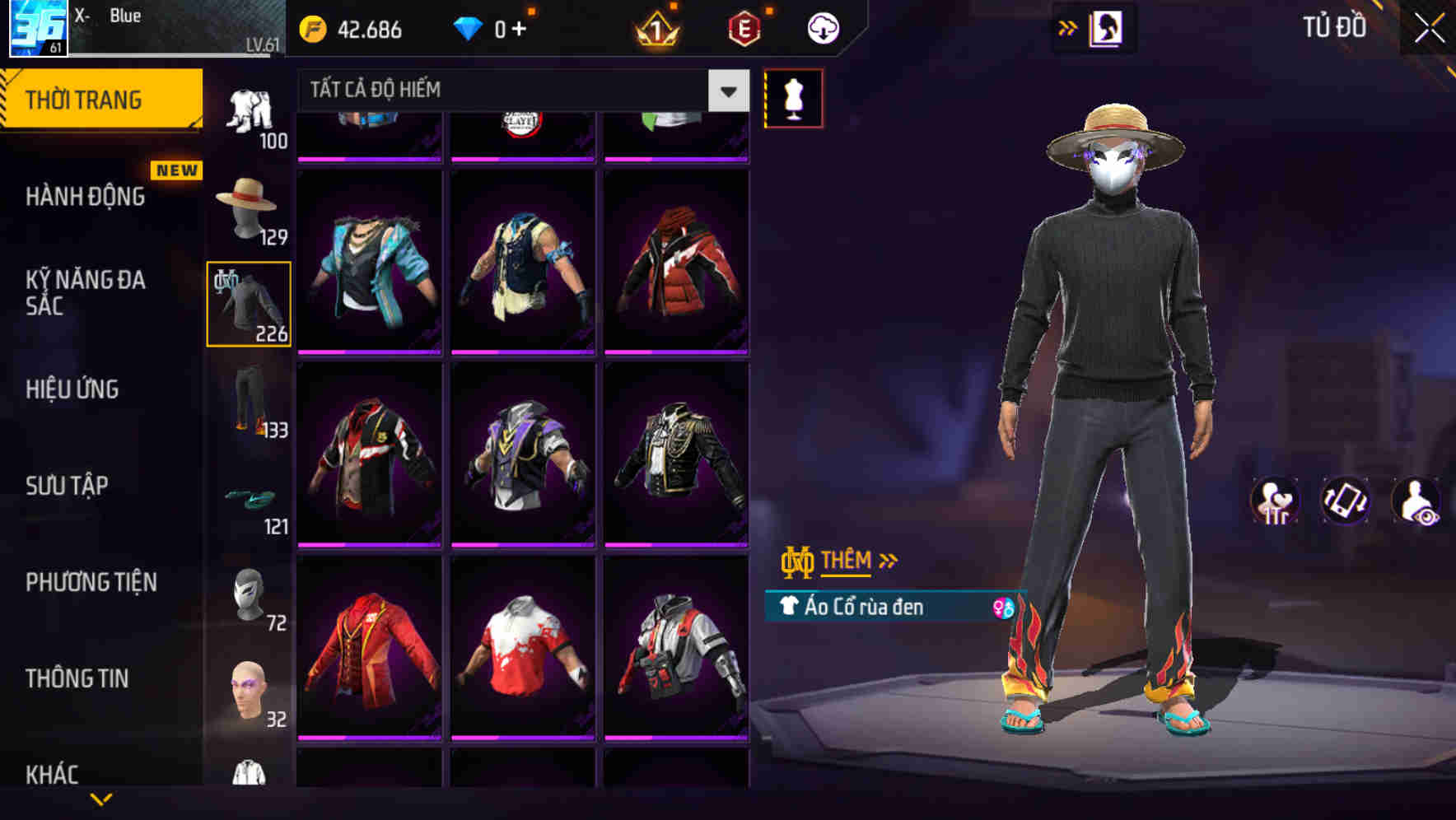
Task: Click the THÊM link near the equipped shirt name
Action: click(x=848, y=561)
